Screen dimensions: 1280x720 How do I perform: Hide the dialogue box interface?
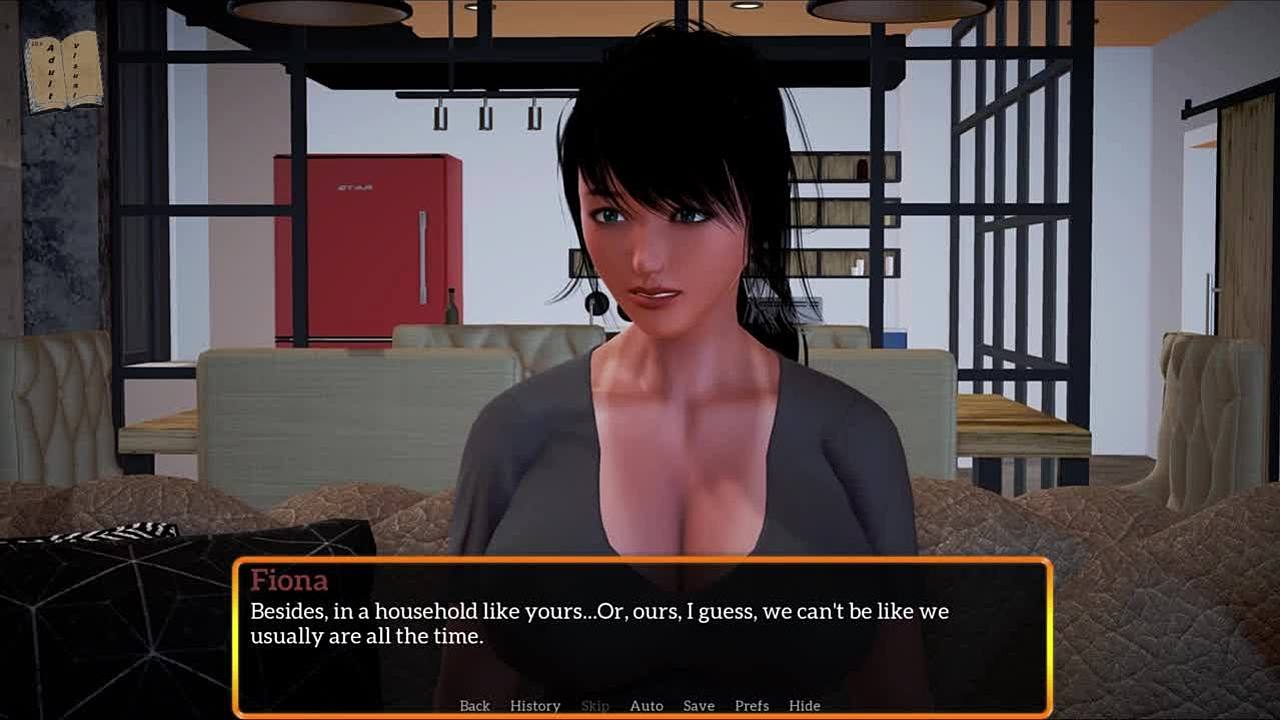pos(804,706)
